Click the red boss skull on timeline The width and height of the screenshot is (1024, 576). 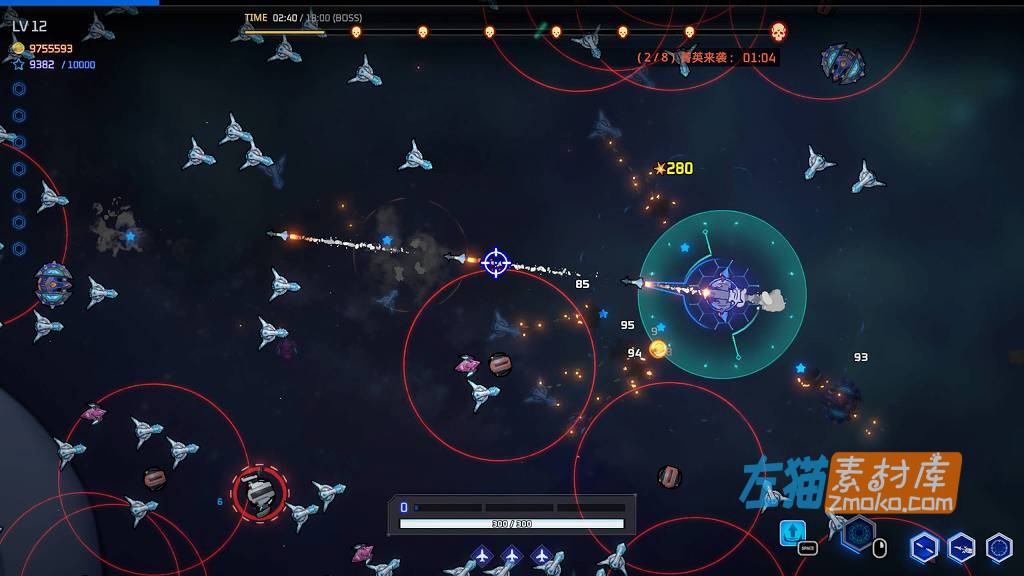(x=778, y=32)
